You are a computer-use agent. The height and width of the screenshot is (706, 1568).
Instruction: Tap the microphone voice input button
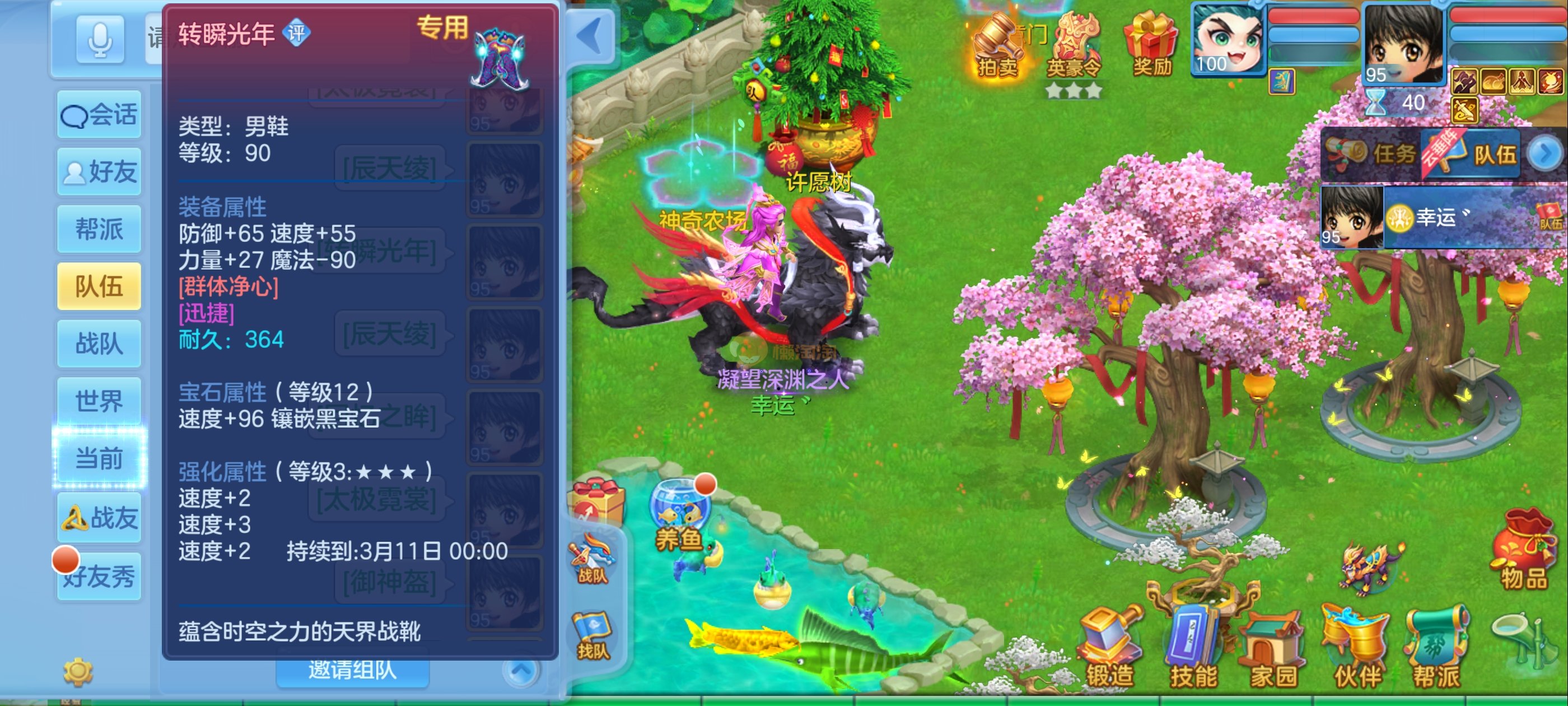99,40
